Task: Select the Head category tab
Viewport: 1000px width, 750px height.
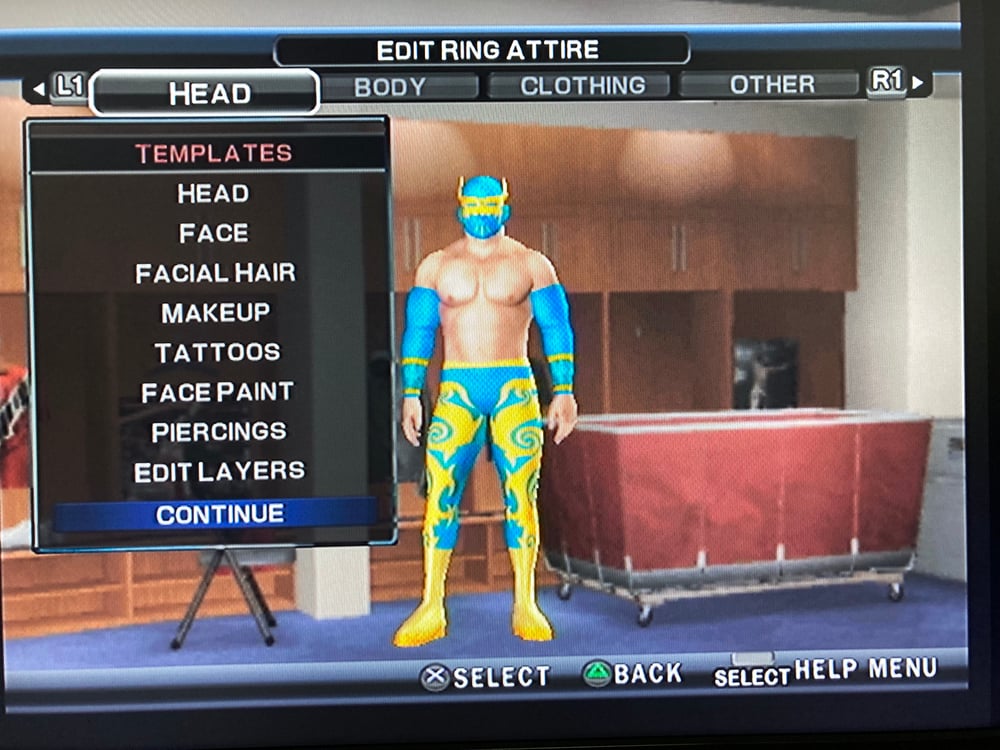Action: click(x=208, y=93)
